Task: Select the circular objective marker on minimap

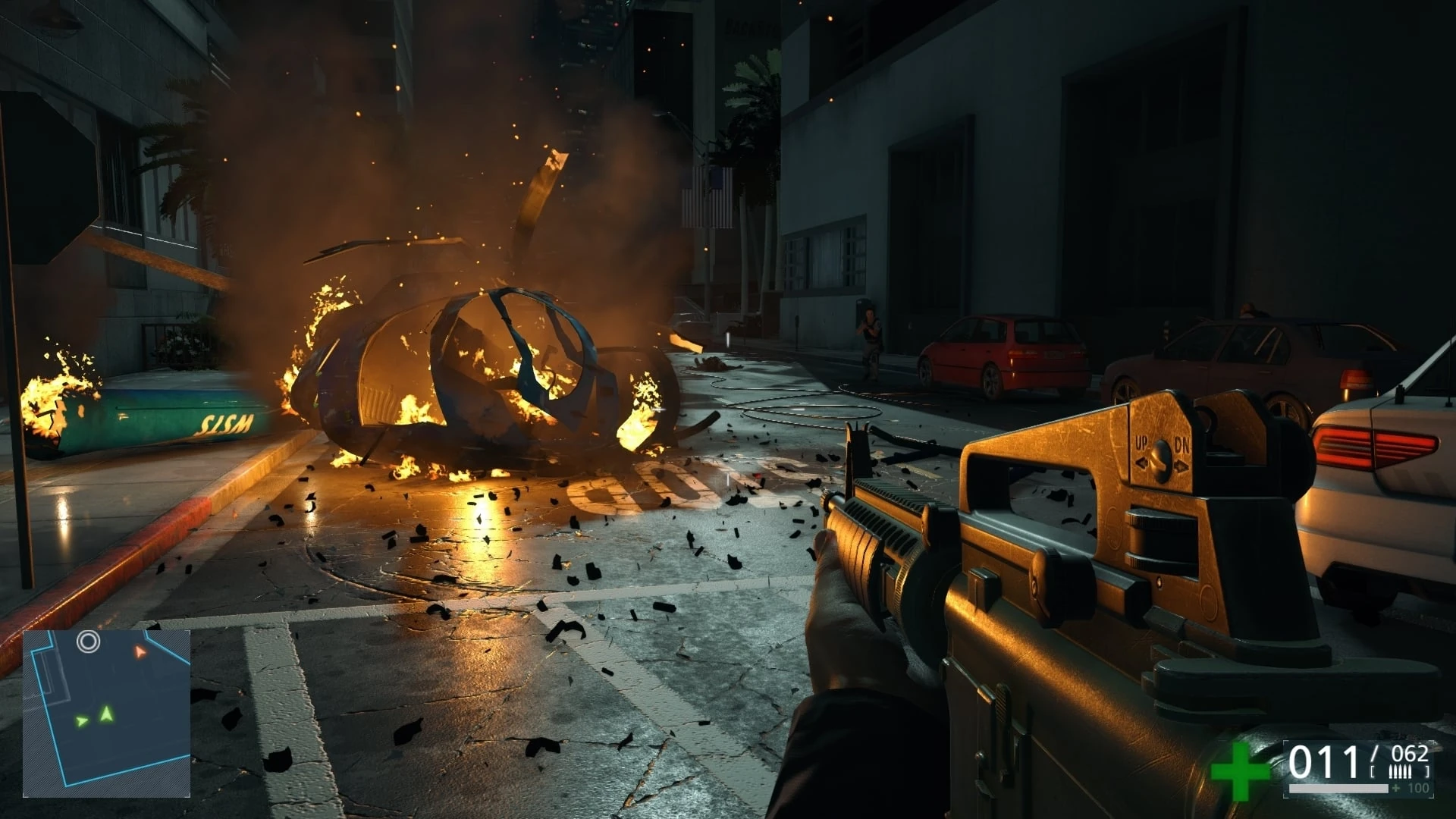Action: 89,642
